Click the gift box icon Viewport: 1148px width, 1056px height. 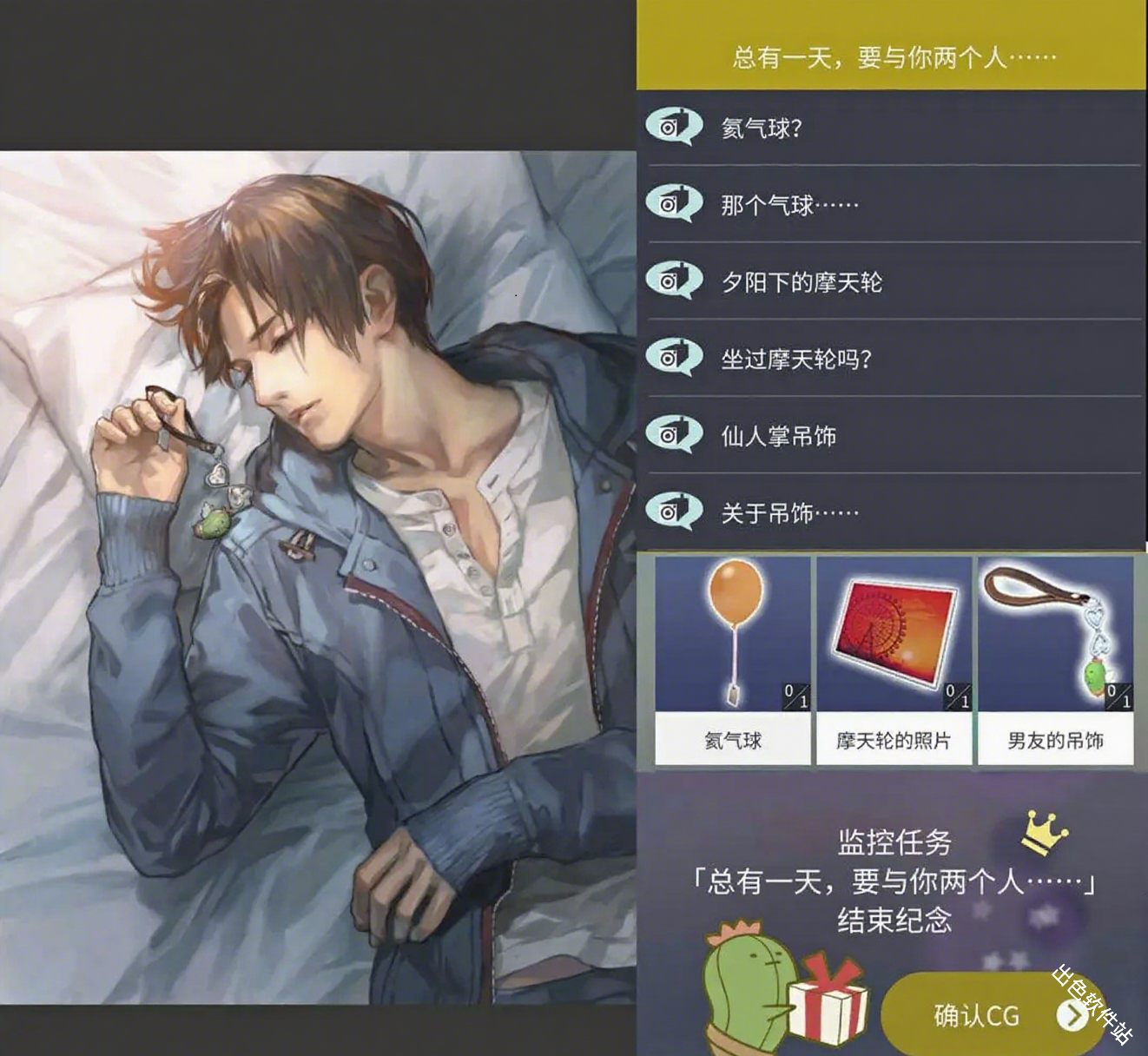[x=829, y=1007]
